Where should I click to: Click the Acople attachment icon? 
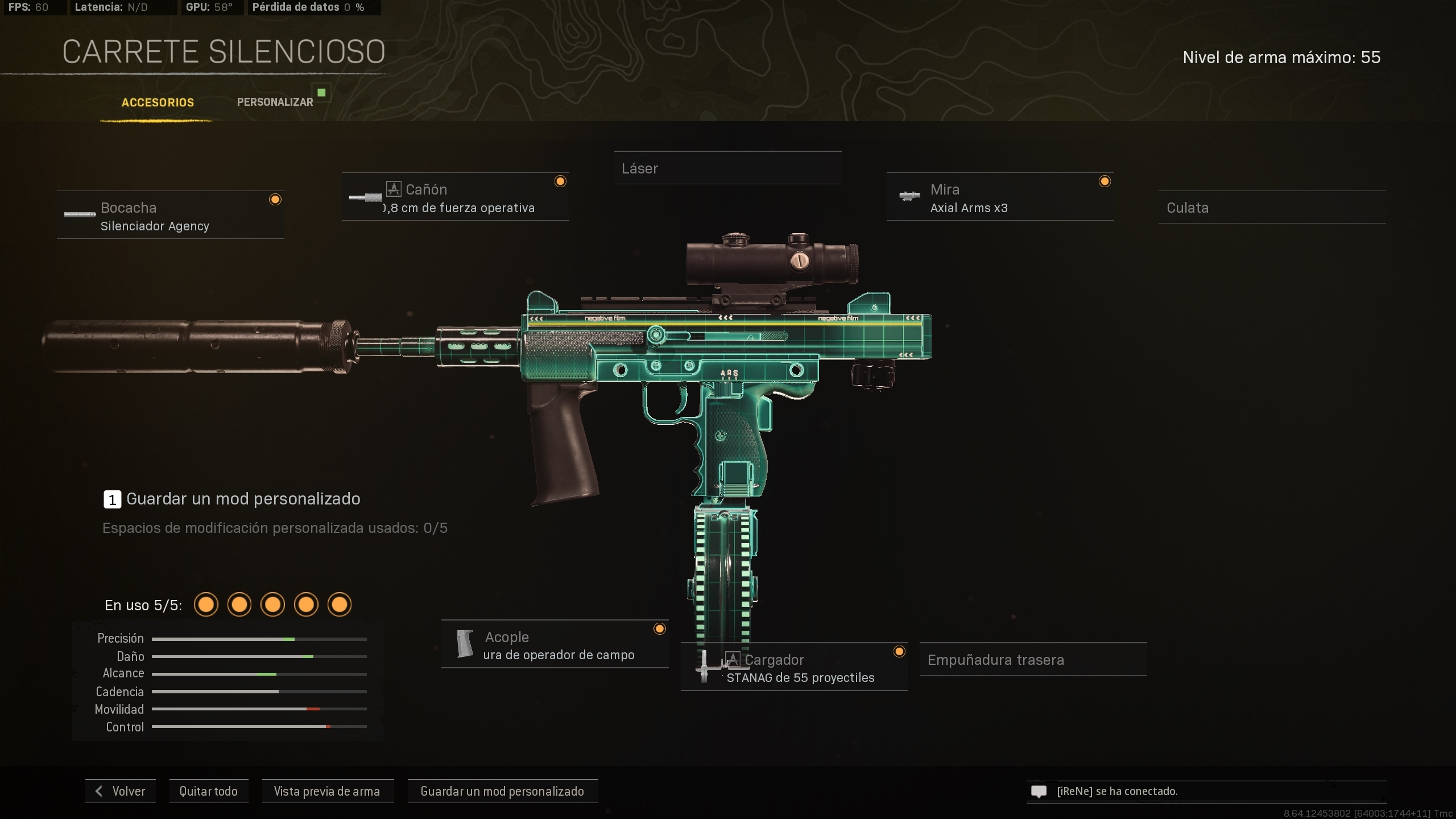465,644
